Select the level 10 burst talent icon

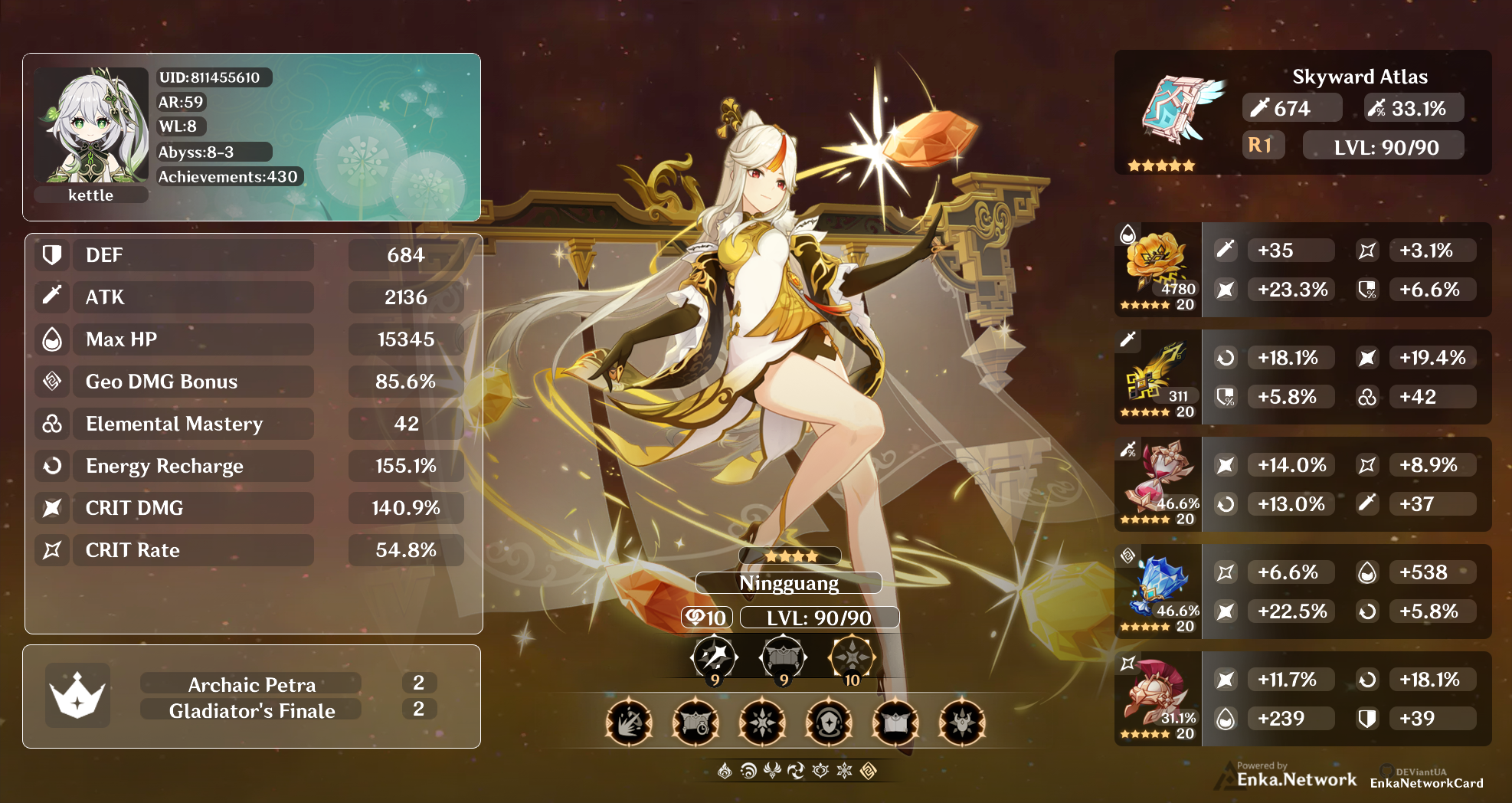click(852, 657)
